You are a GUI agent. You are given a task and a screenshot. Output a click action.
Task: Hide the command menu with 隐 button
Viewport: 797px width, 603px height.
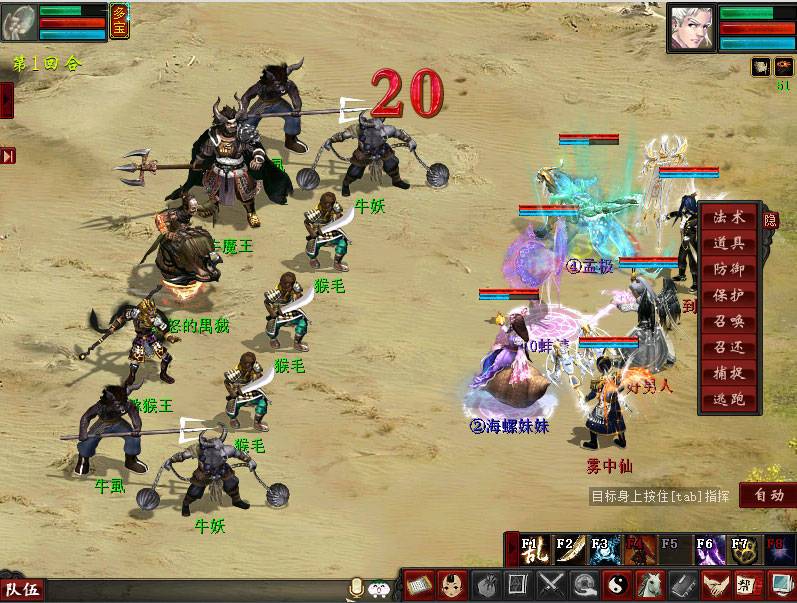click(x=770, y=220)
